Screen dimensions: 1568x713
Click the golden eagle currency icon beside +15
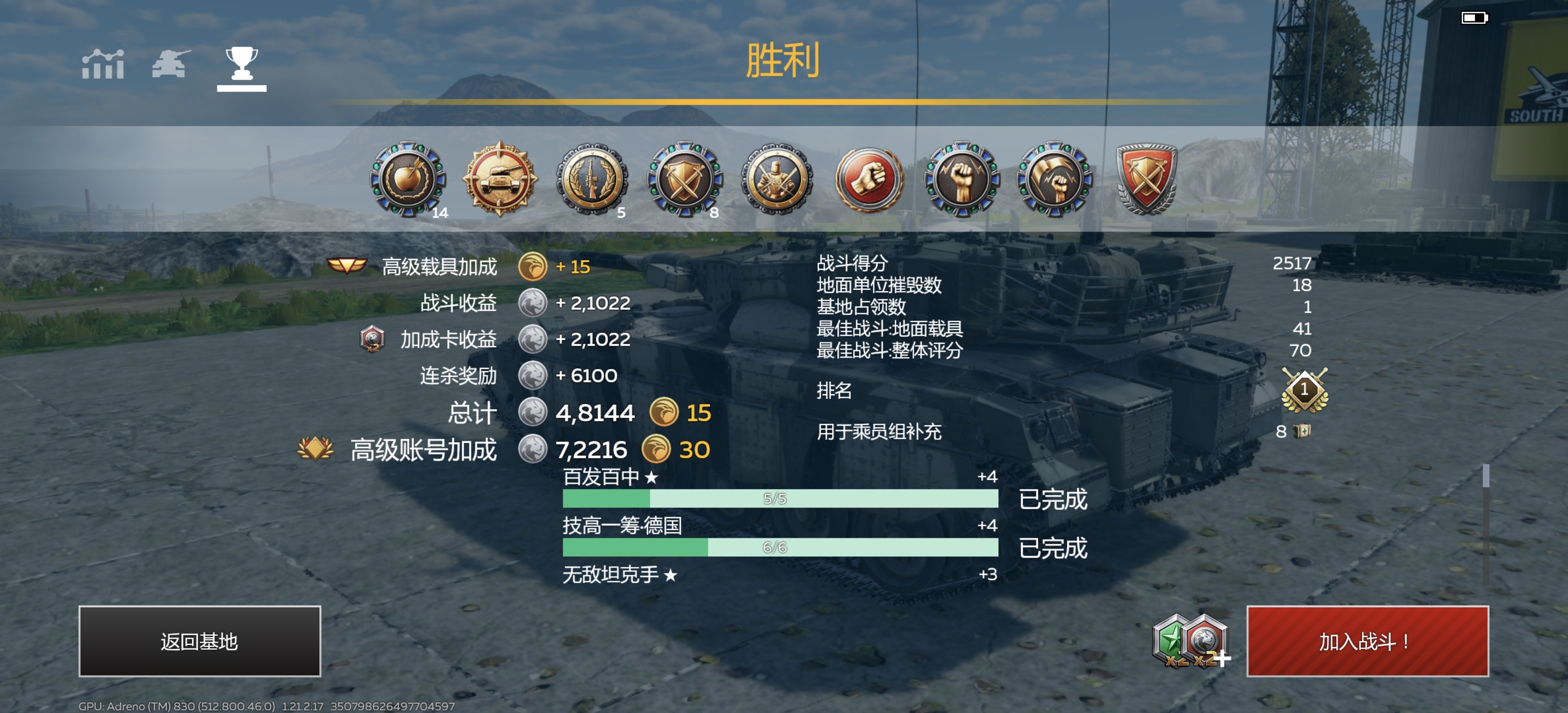[533, 266]
